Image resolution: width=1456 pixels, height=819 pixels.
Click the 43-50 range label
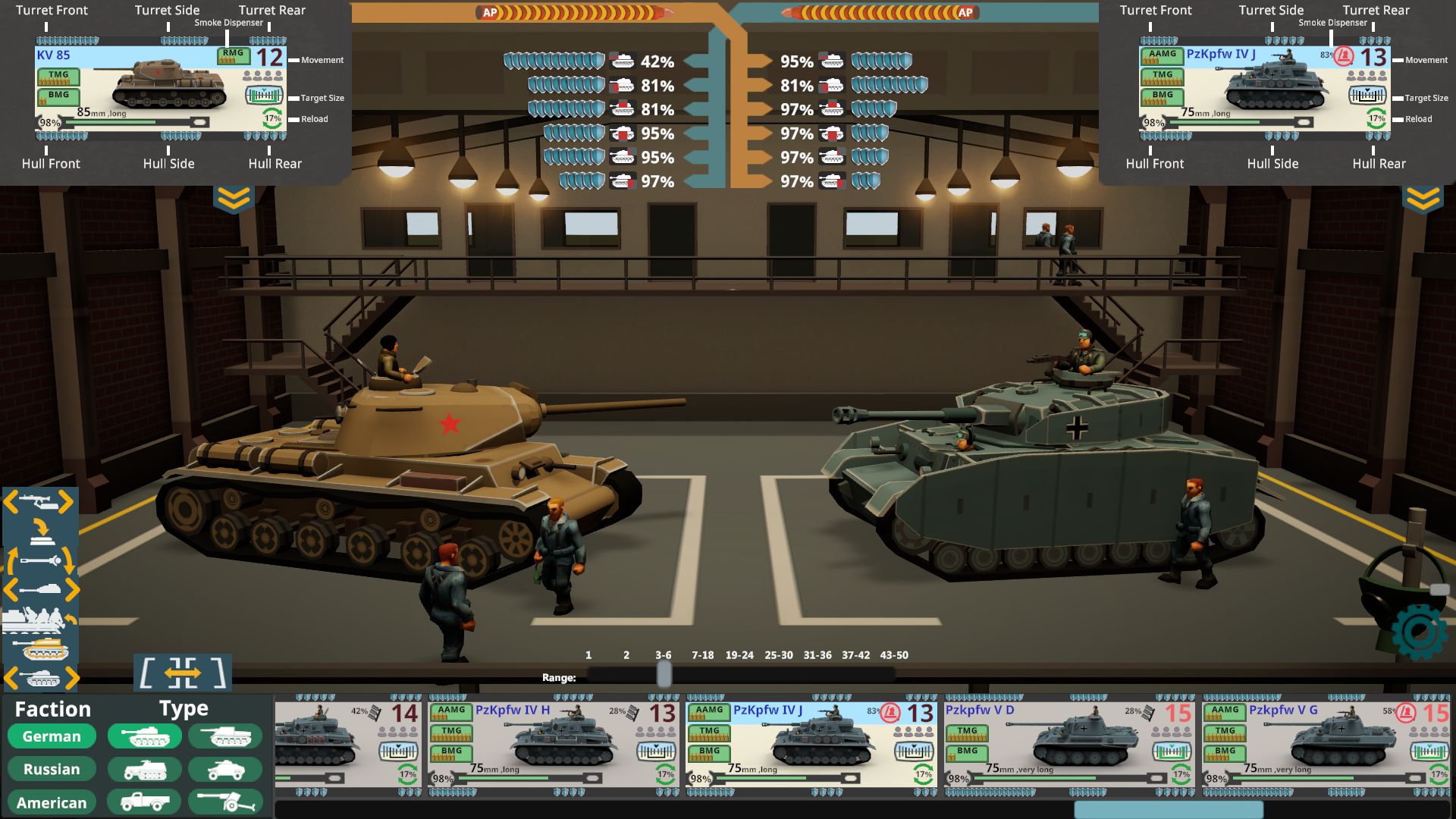[x=894, y=654]
